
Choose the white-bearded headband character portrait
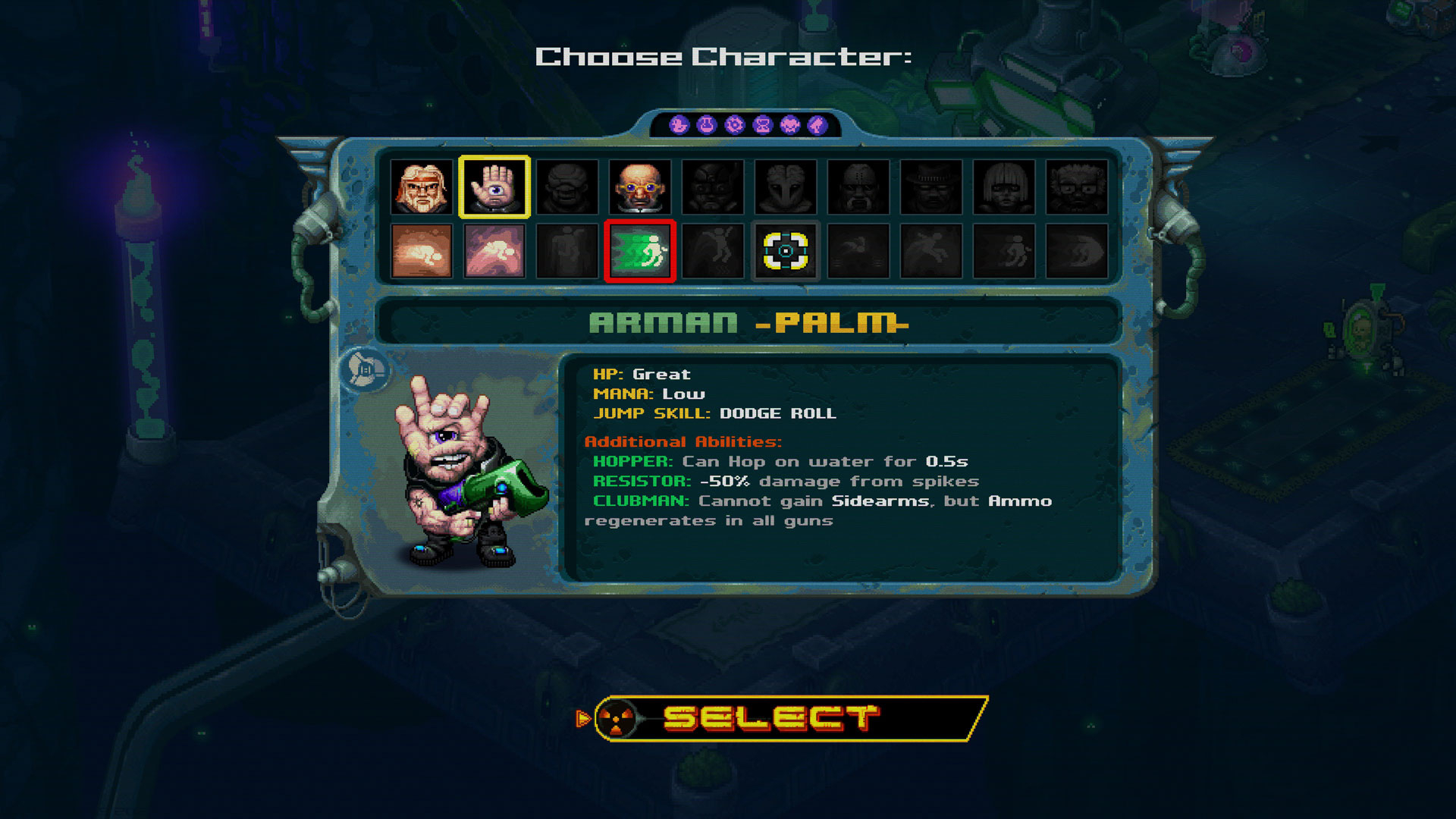(x=422, y=187)
